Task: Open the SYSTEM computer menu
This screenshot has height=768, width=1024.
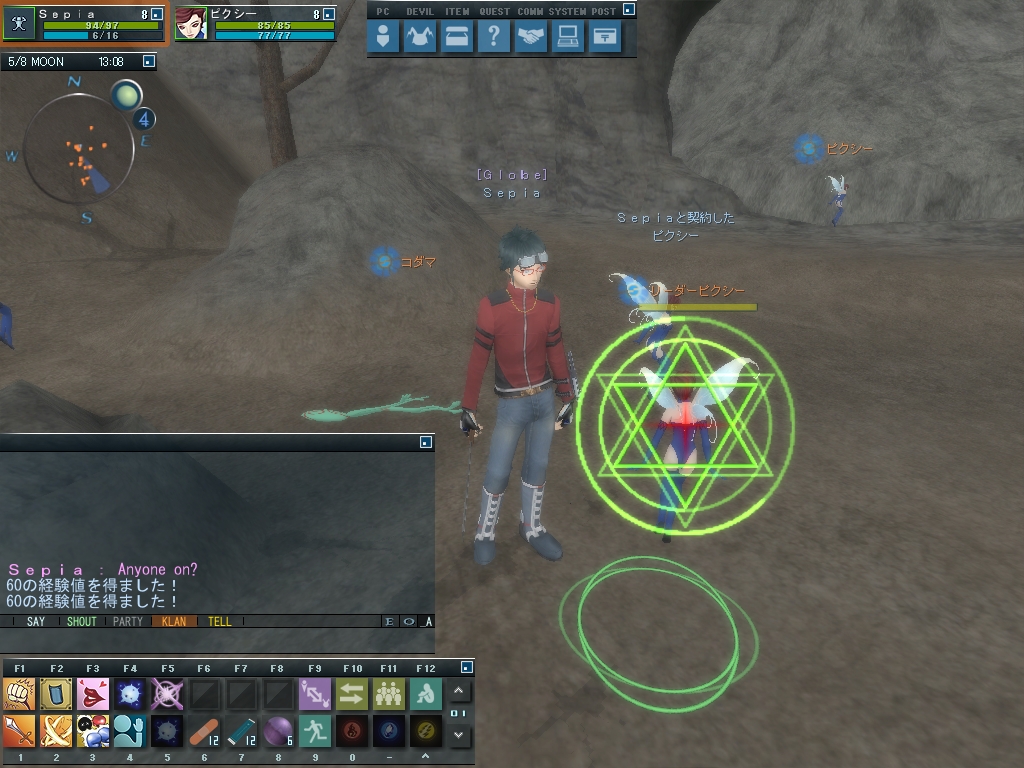Action: 568,37
